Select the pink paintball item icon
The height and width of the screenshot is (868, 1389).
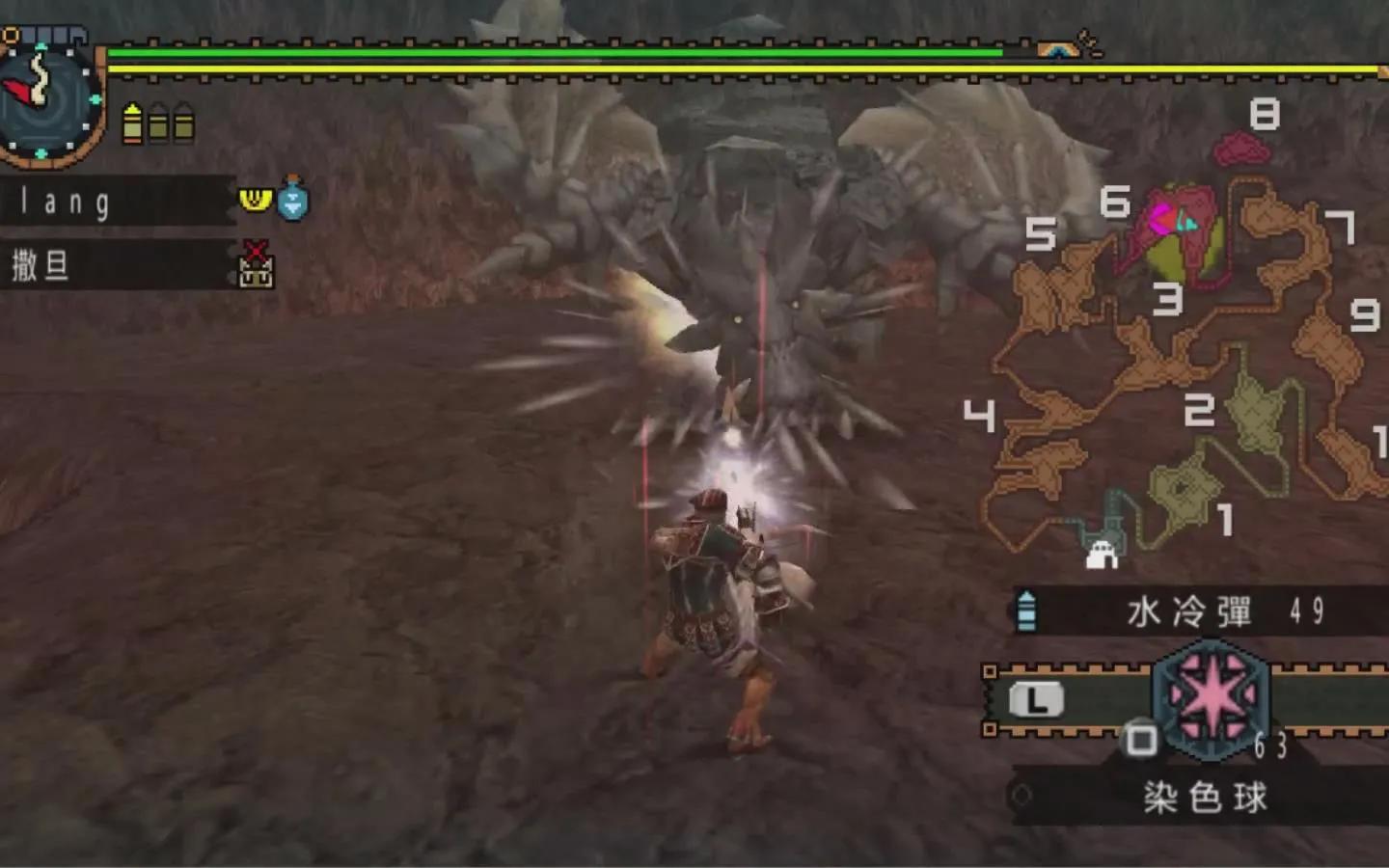coord(1211,696)
